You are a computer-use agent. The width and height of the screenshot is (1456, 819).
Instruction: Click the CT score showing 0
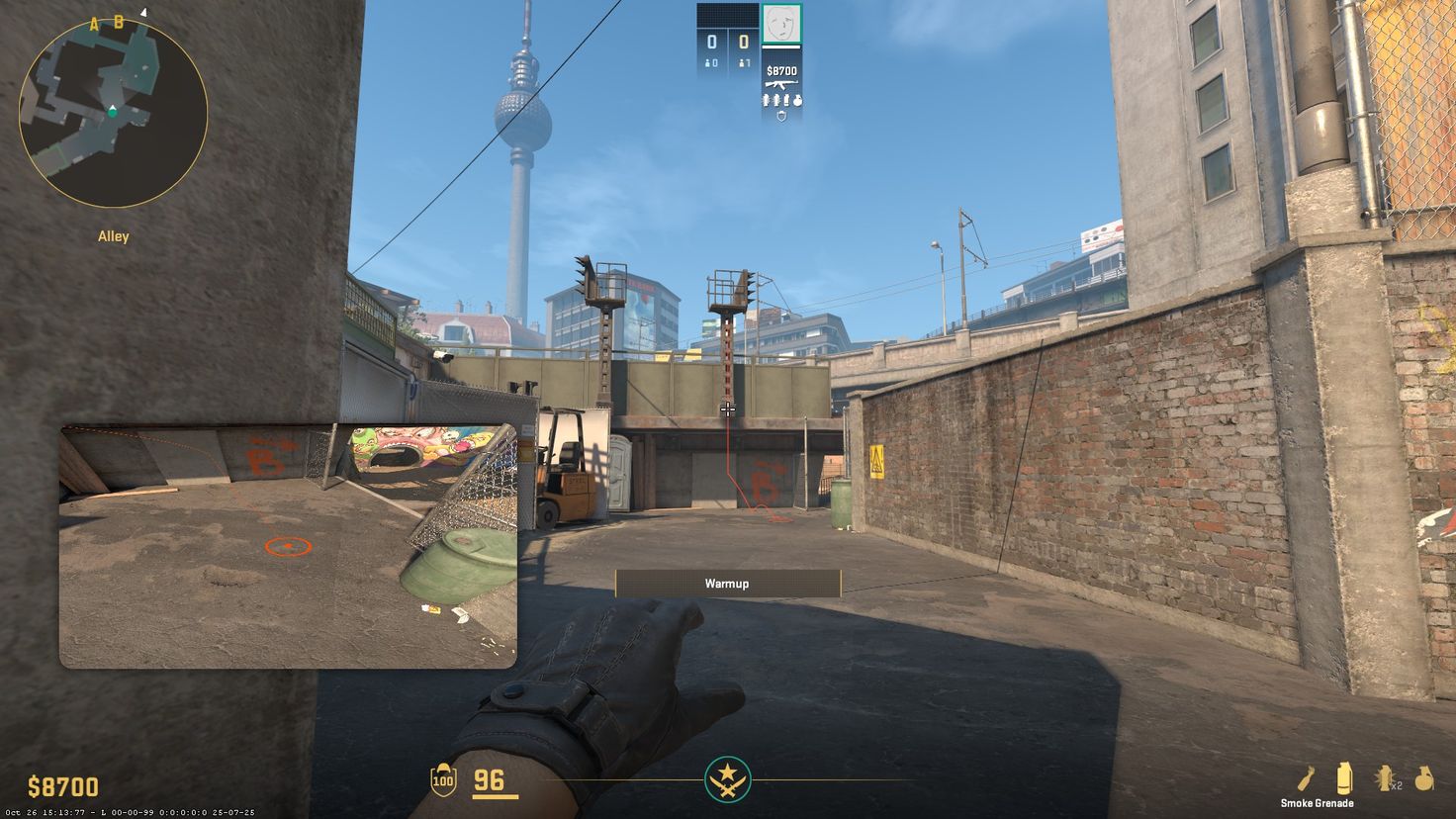tap(712, 42)
